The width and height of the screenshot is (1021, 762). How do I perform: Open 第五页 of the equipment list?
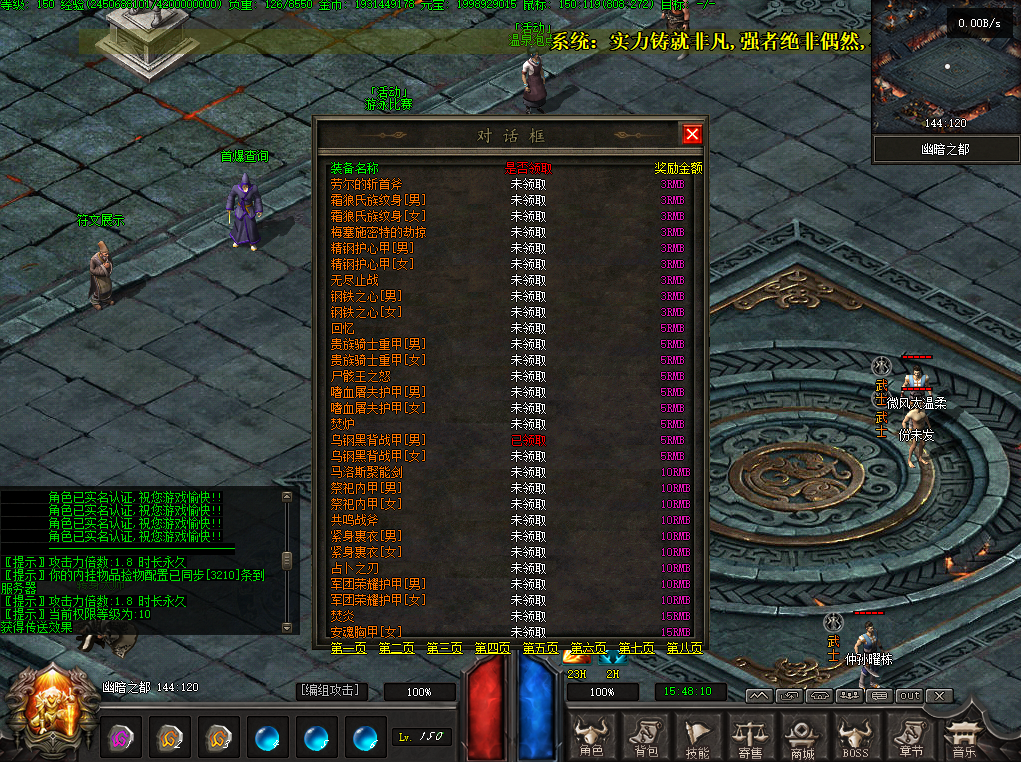[x=541, y=648]
